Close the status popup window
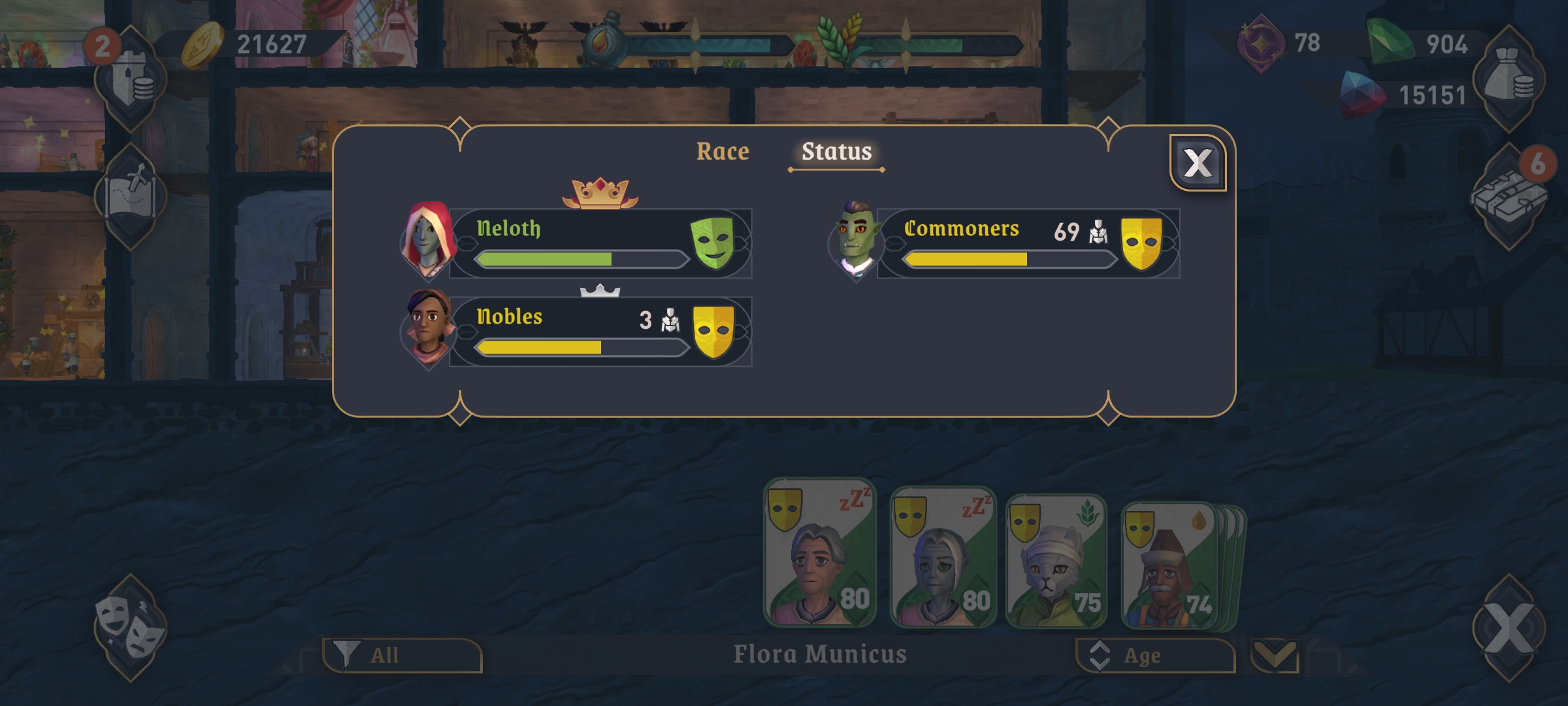The width and height of the screenshot is (1568, 706). (x=1198, y=163)
